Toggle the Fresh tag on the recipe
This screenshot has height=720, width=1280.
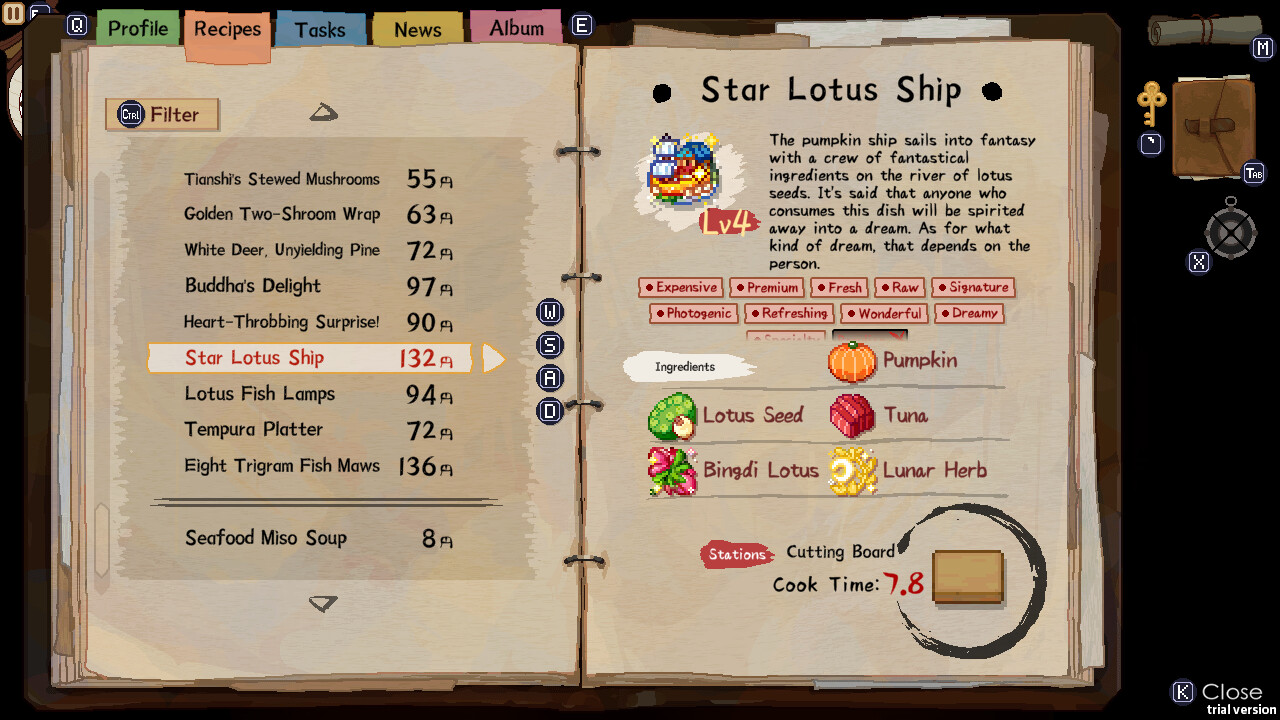click(839, 287)
